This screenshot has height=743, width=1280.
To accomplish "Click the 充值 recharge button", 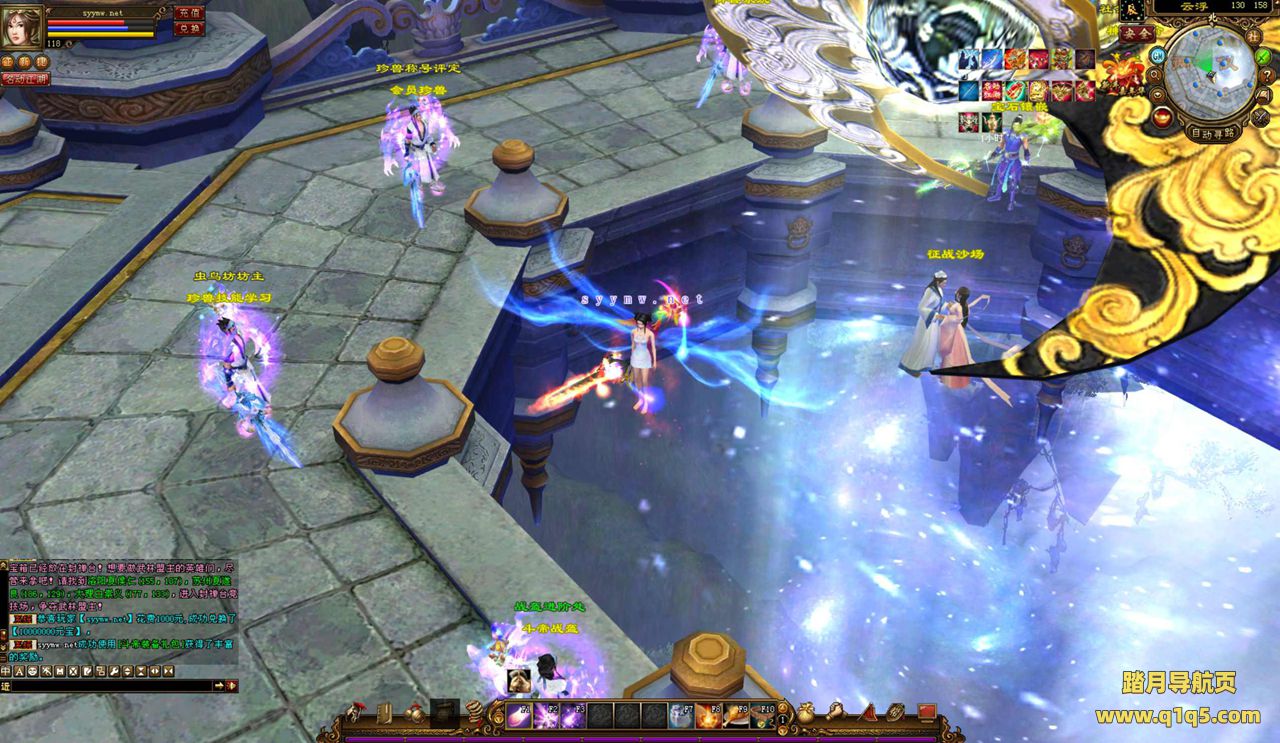I will click(188, 13).
